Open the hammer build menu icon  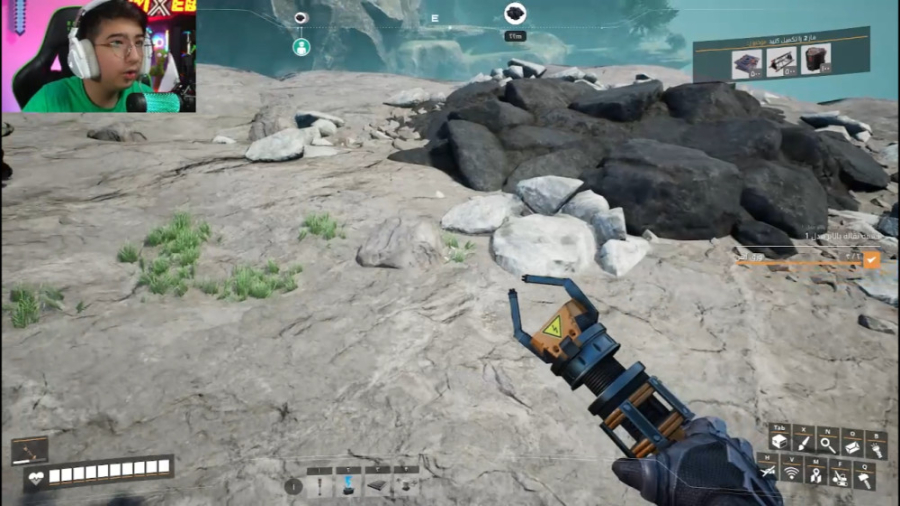[x=864, y=479]
